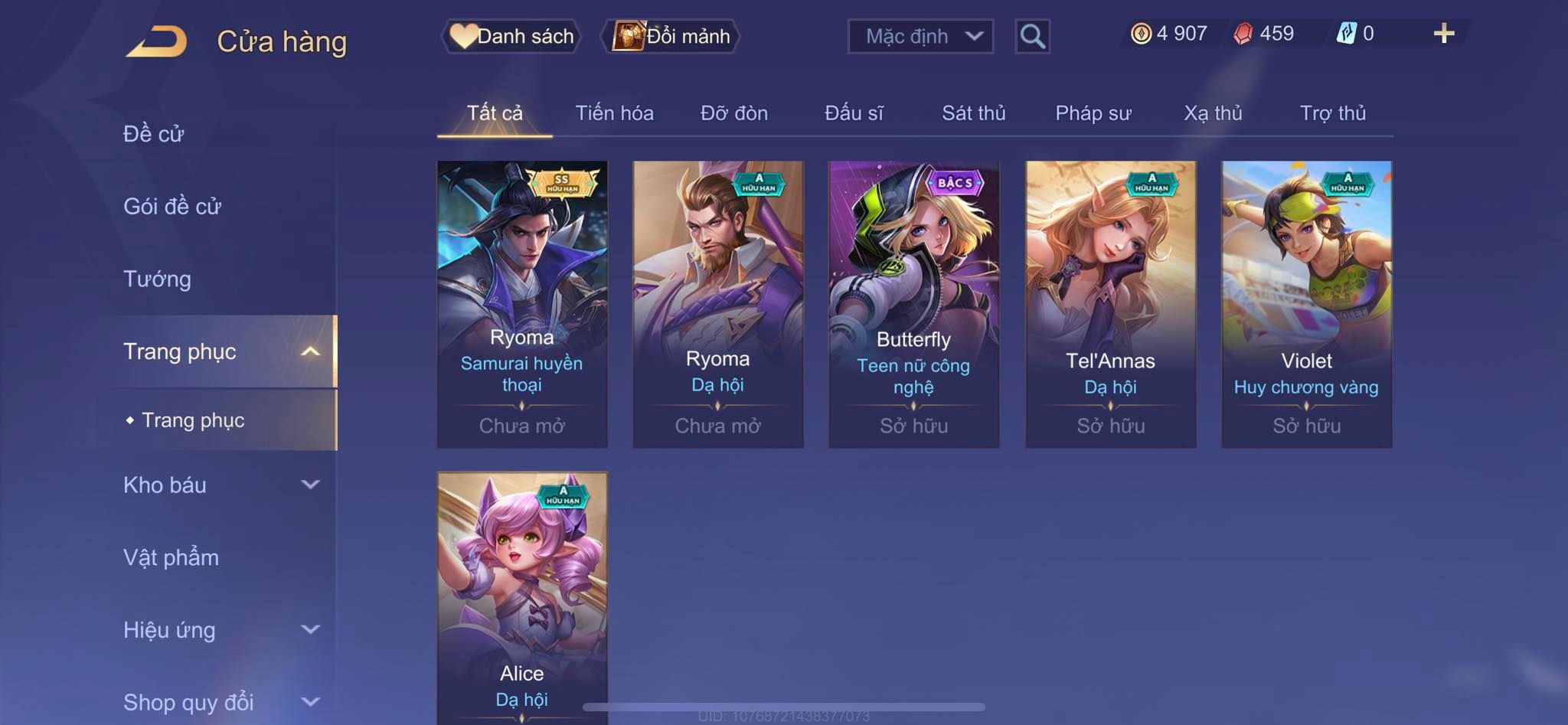Choose Butterfly Teen nữ công nghệ card

(913, 304)
